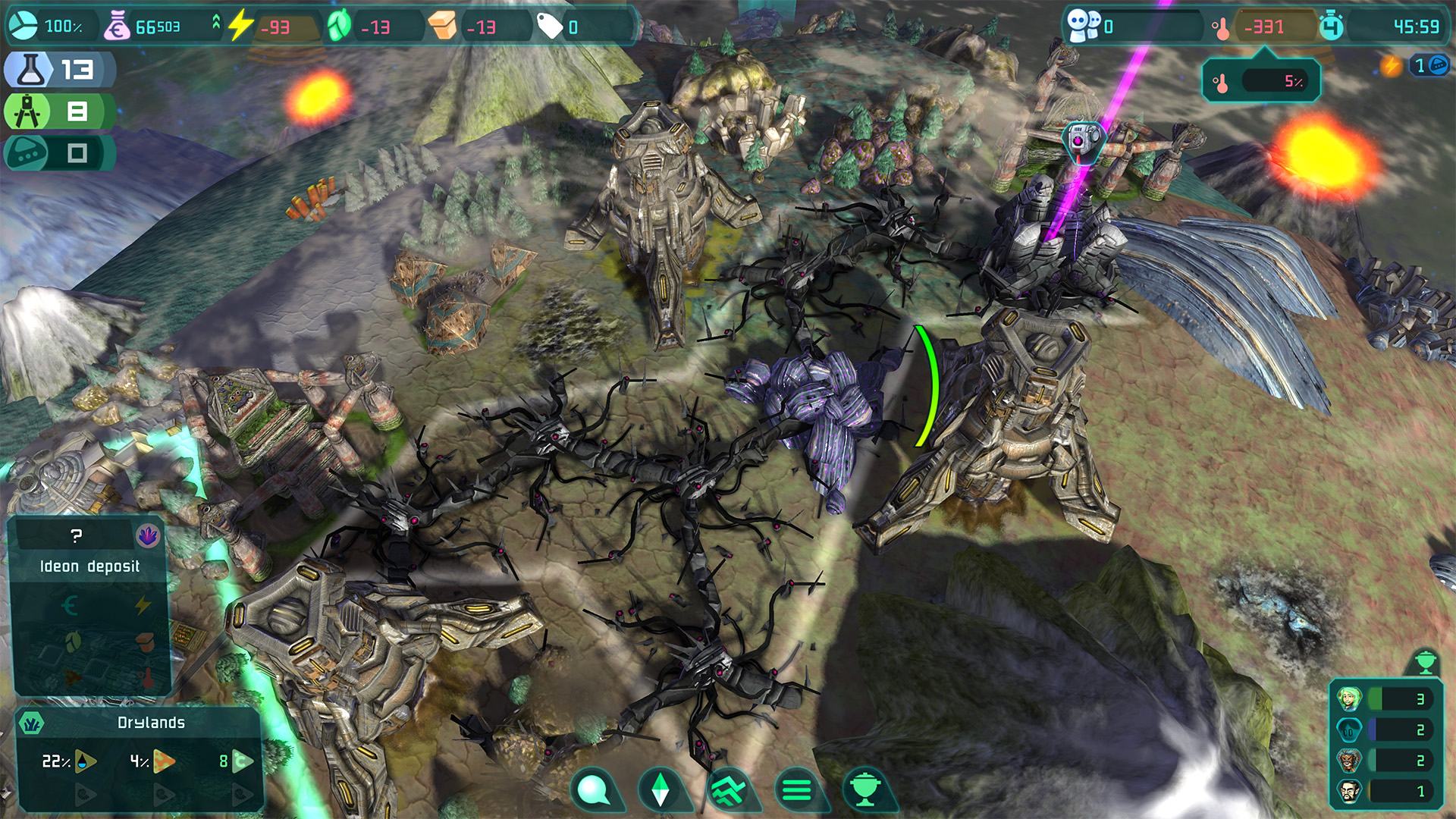
Task: Click the green diamond crystal button
Action: point(662,790)
